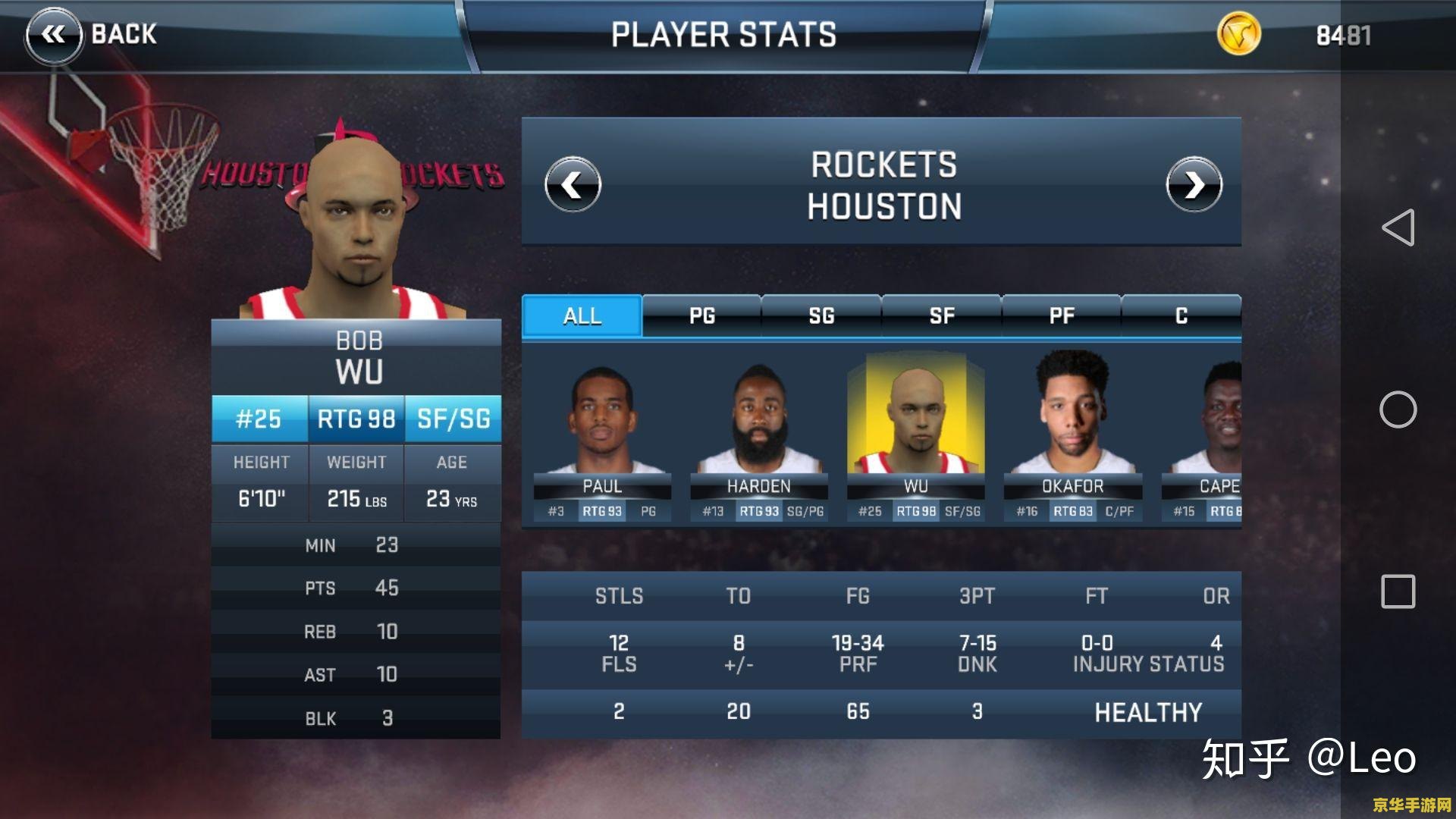Select the PF position tab
This screenshot has height=819, width=1456.
[x=1061, y=315]
